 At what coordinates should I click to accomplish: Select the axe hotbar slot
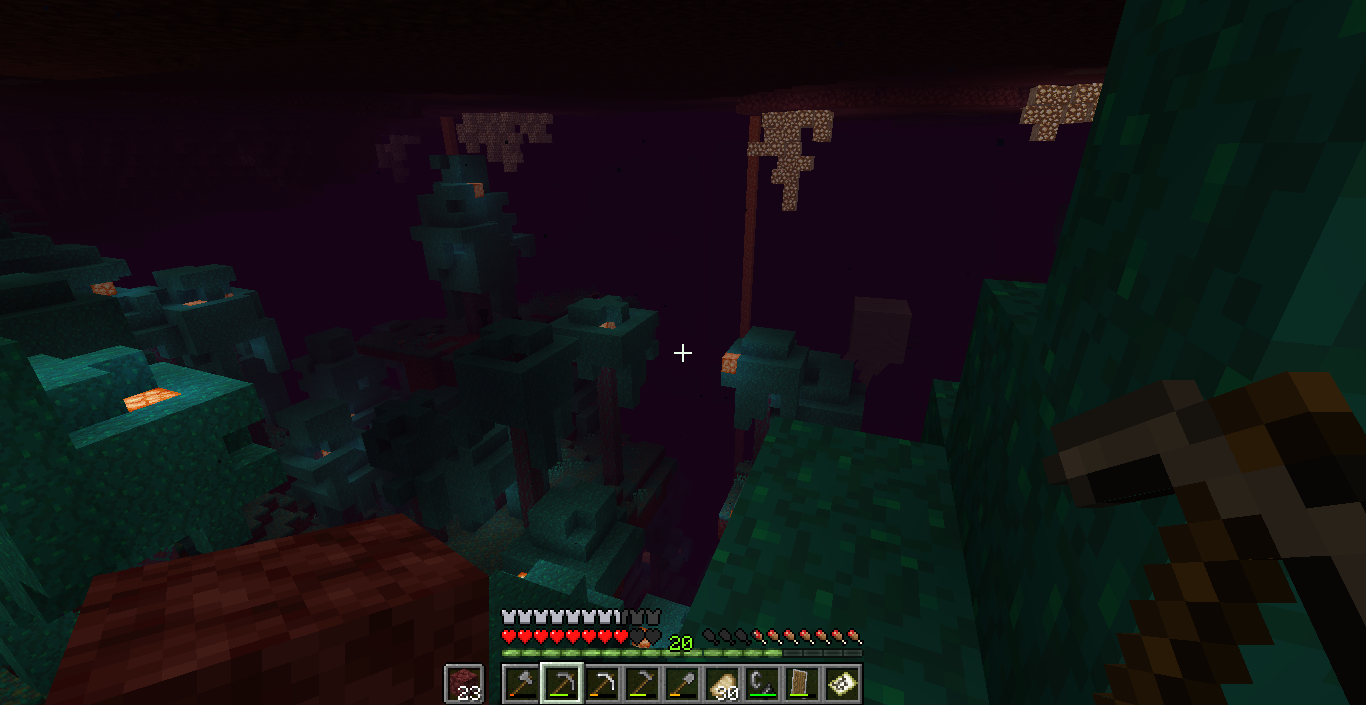pyautogui.click(x=522, y=684)
